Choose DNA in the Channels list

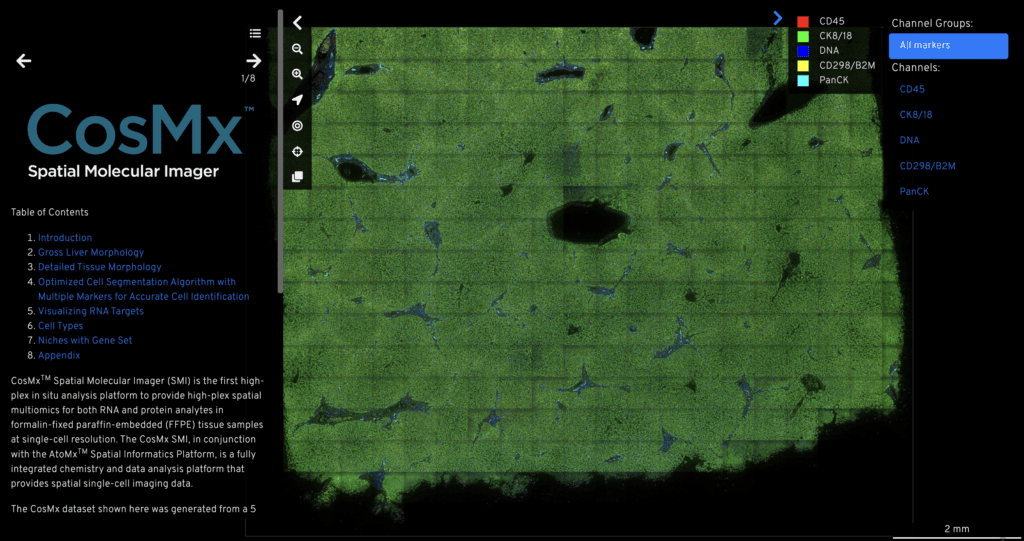click(909, 140)
